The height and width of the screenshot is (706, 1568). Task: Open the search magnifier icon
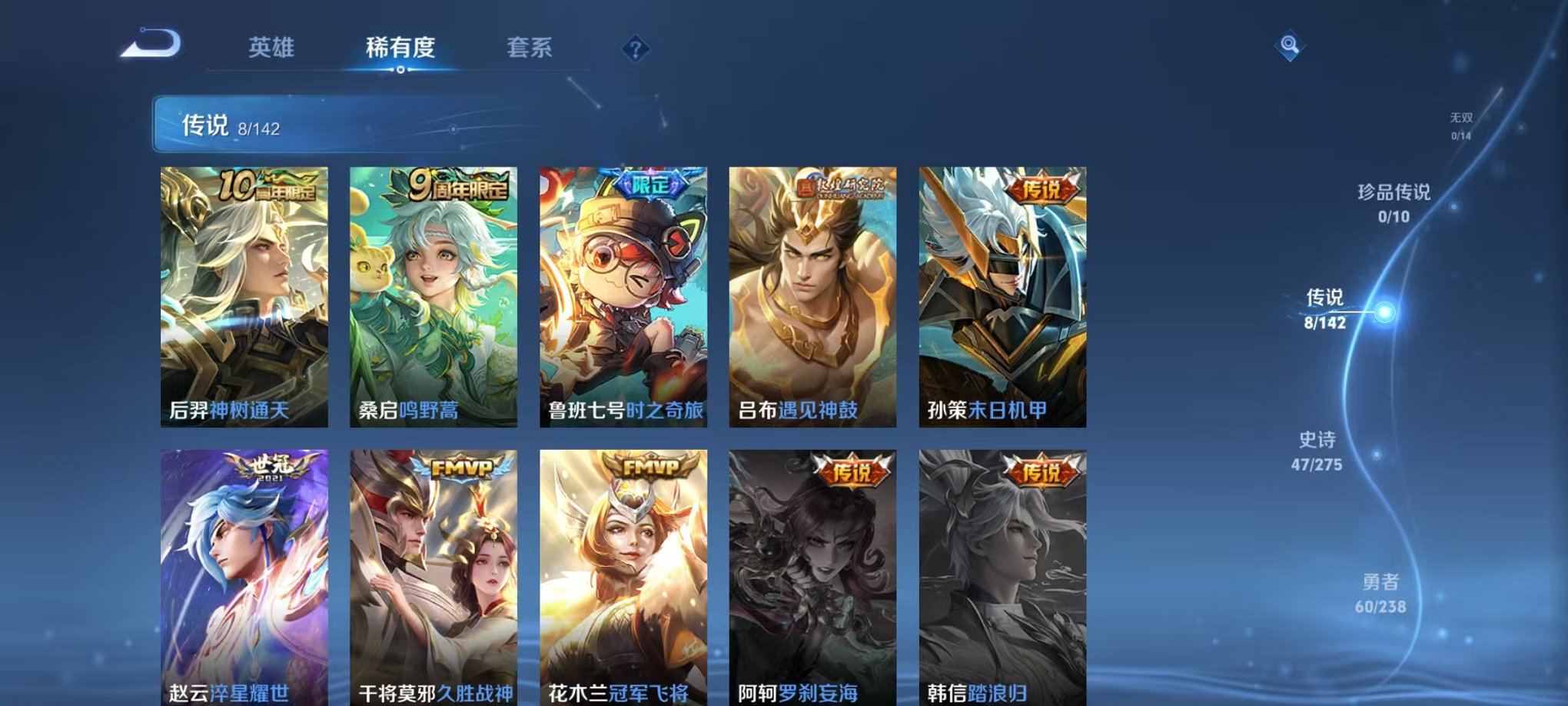click(1291, 46)
